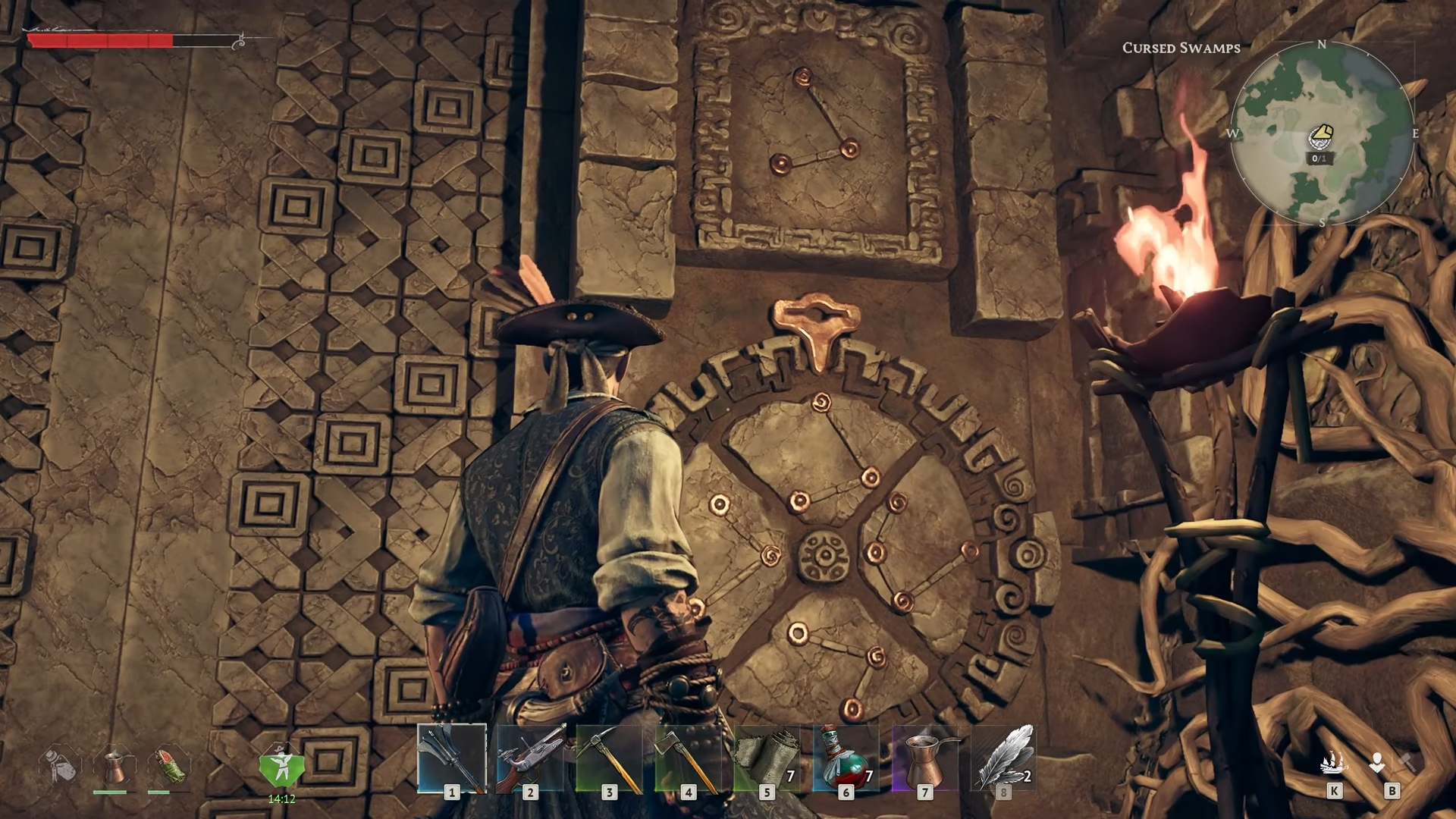Click the greyed-out salt shaker icon
The width and height of the screenshot is (1456, 819).
[x=61, y=764]
